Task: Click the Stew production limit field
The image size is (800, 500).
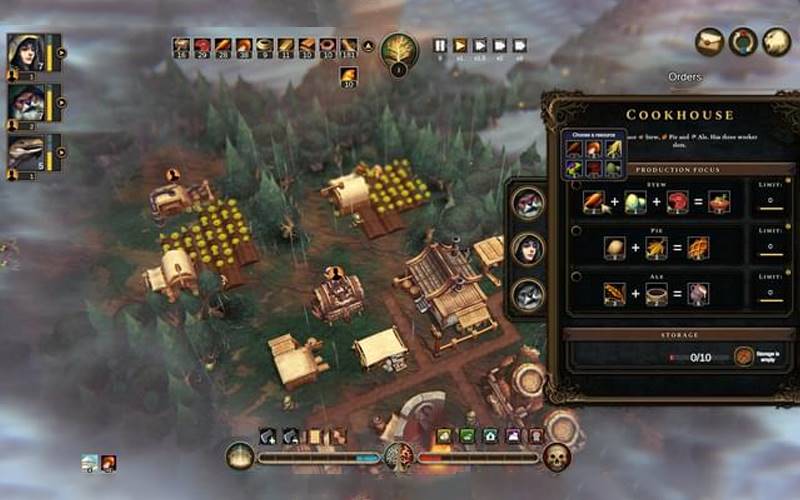Action: [768, 203]
